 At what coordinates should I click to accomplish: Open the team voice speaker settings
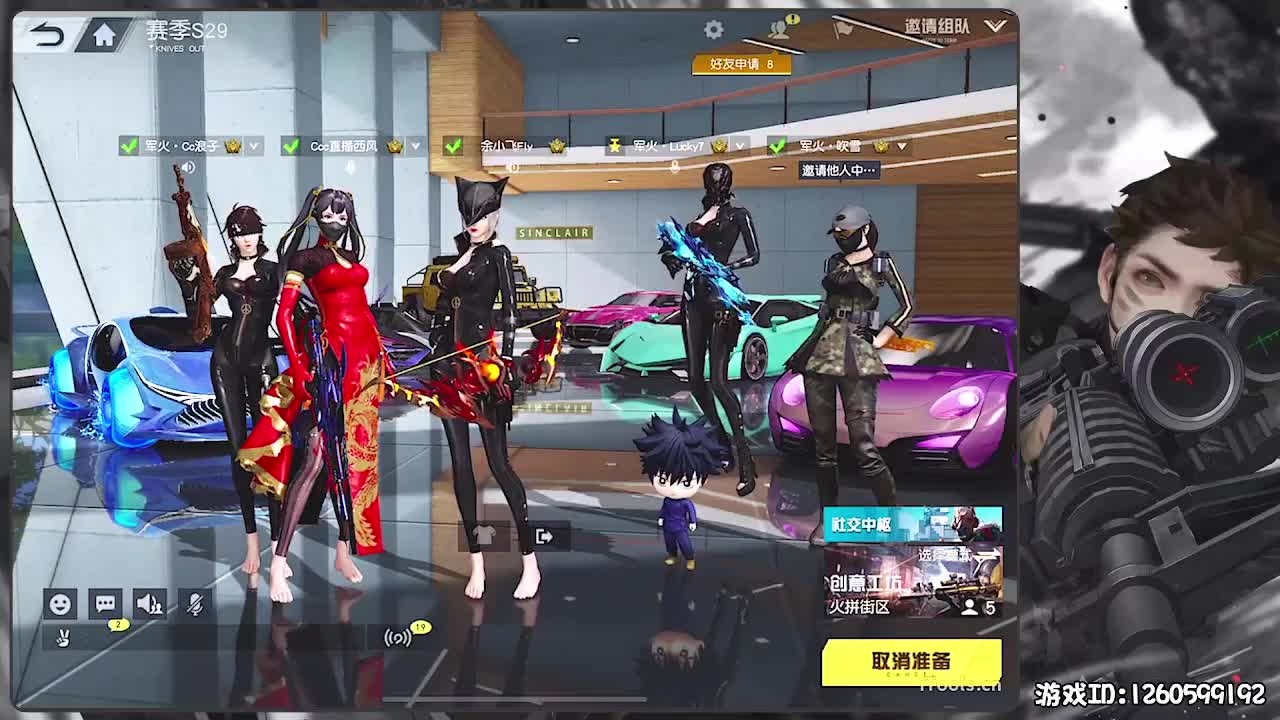(149, 605)
